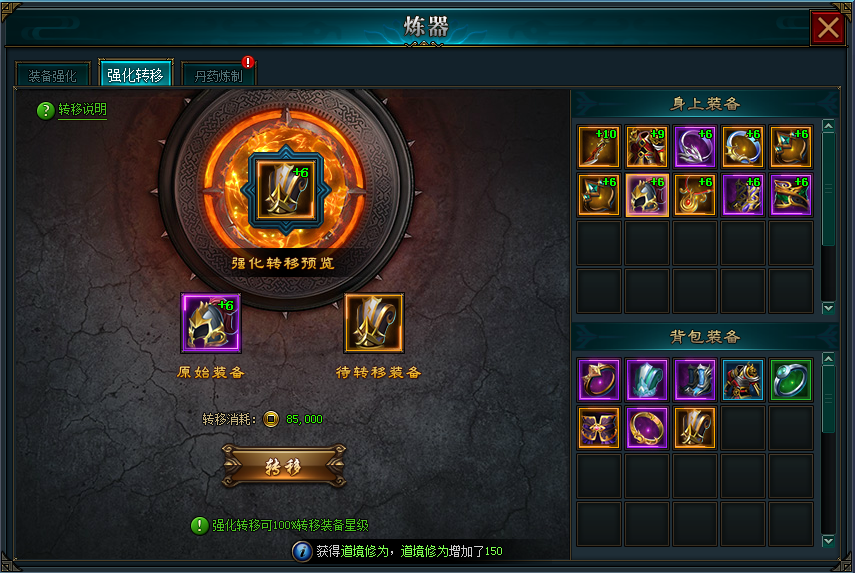Pick the +6 necklace with red gem

tap(695, 195)
